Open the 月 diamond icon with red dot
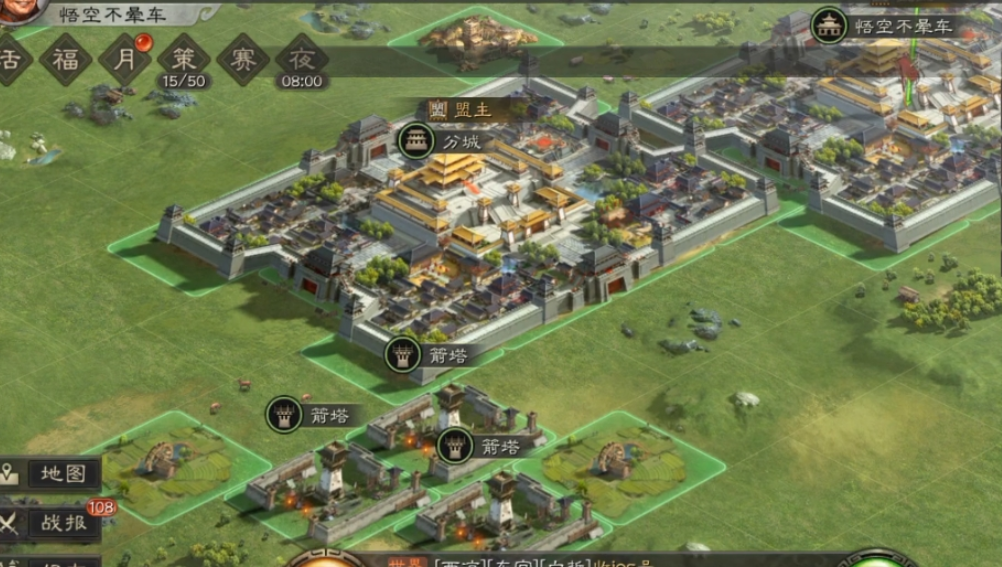 pyautogui.click(x=125, y=59)
